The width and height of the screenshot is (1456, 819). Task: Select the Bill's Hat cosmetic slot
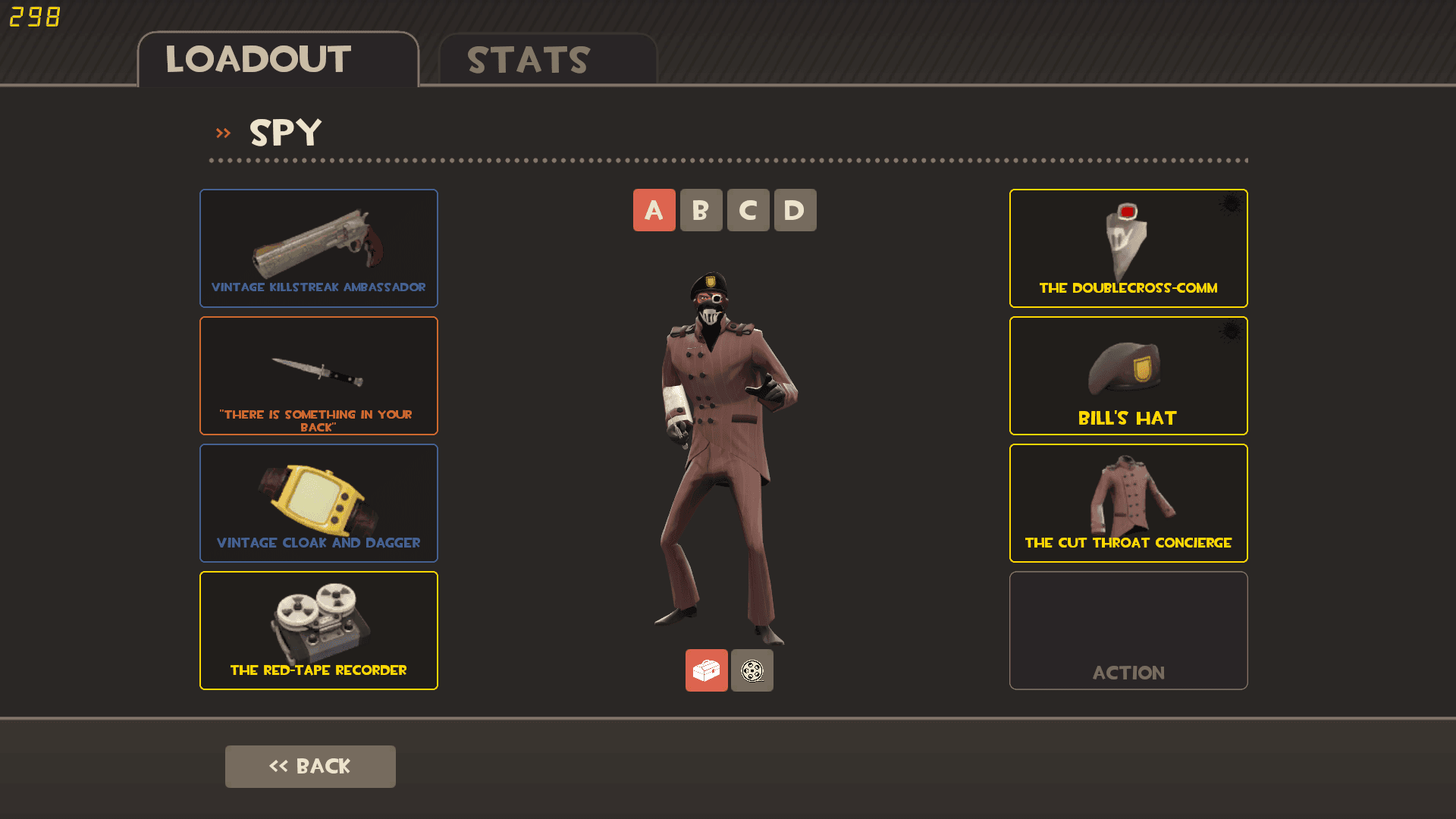pos(1128,375)
